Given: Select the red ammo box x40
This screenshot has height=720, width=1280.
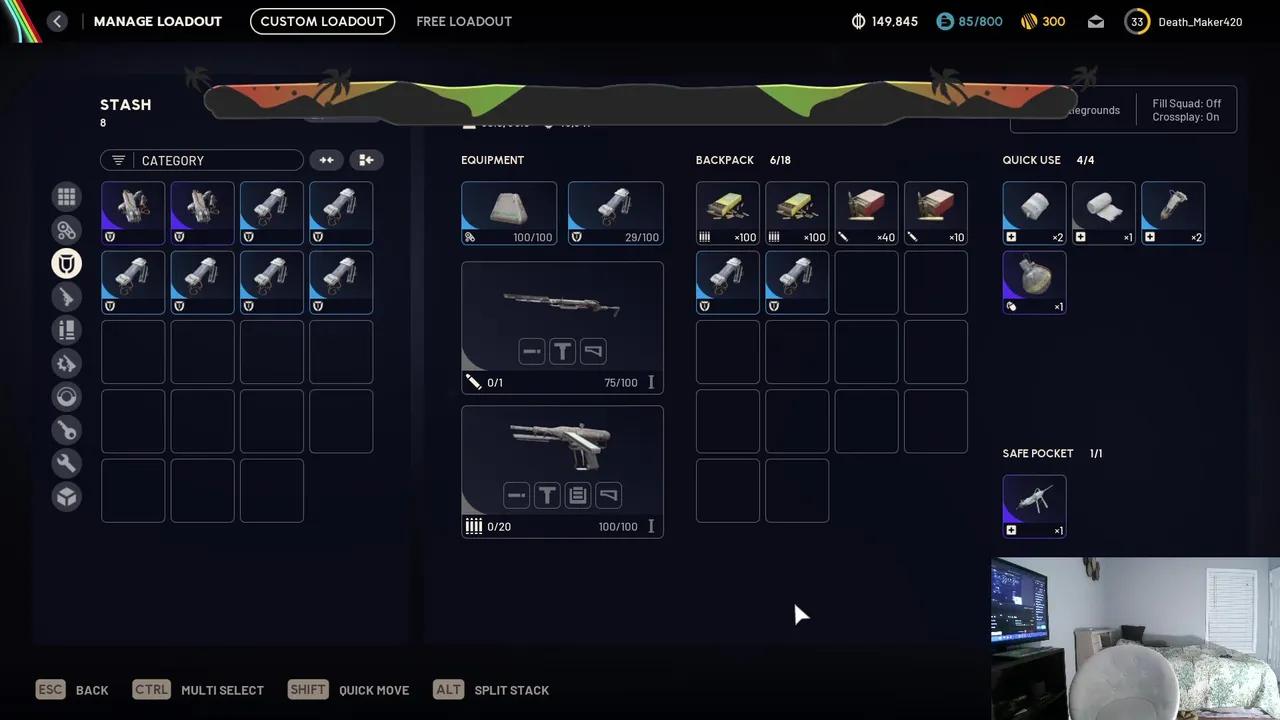Looking at the screenshot, I should [866, 213].
